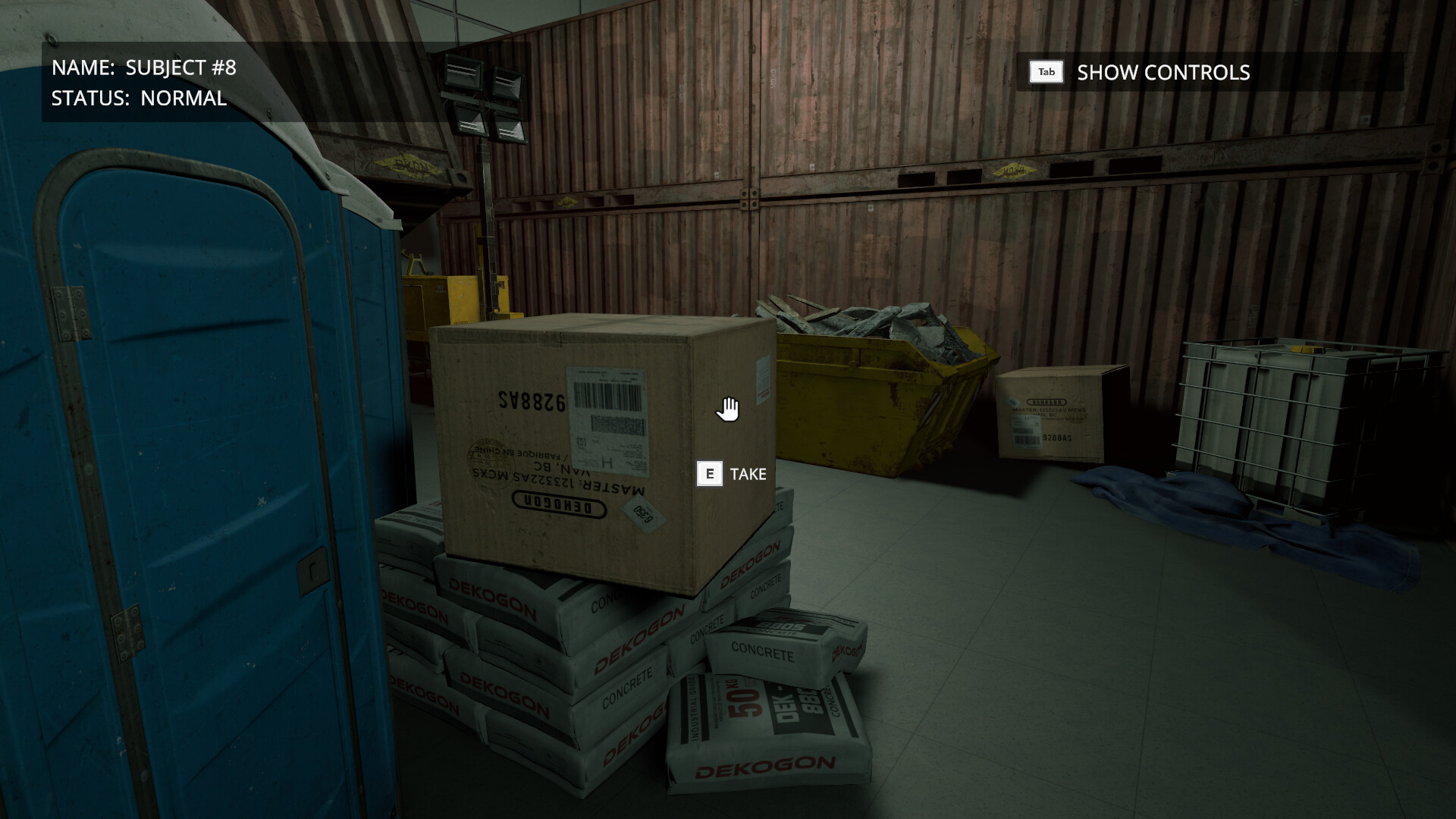Click the E key prompt icon
Viewport: 1456px width, 819px height.
pyautogui.click(x=708, y=474)
